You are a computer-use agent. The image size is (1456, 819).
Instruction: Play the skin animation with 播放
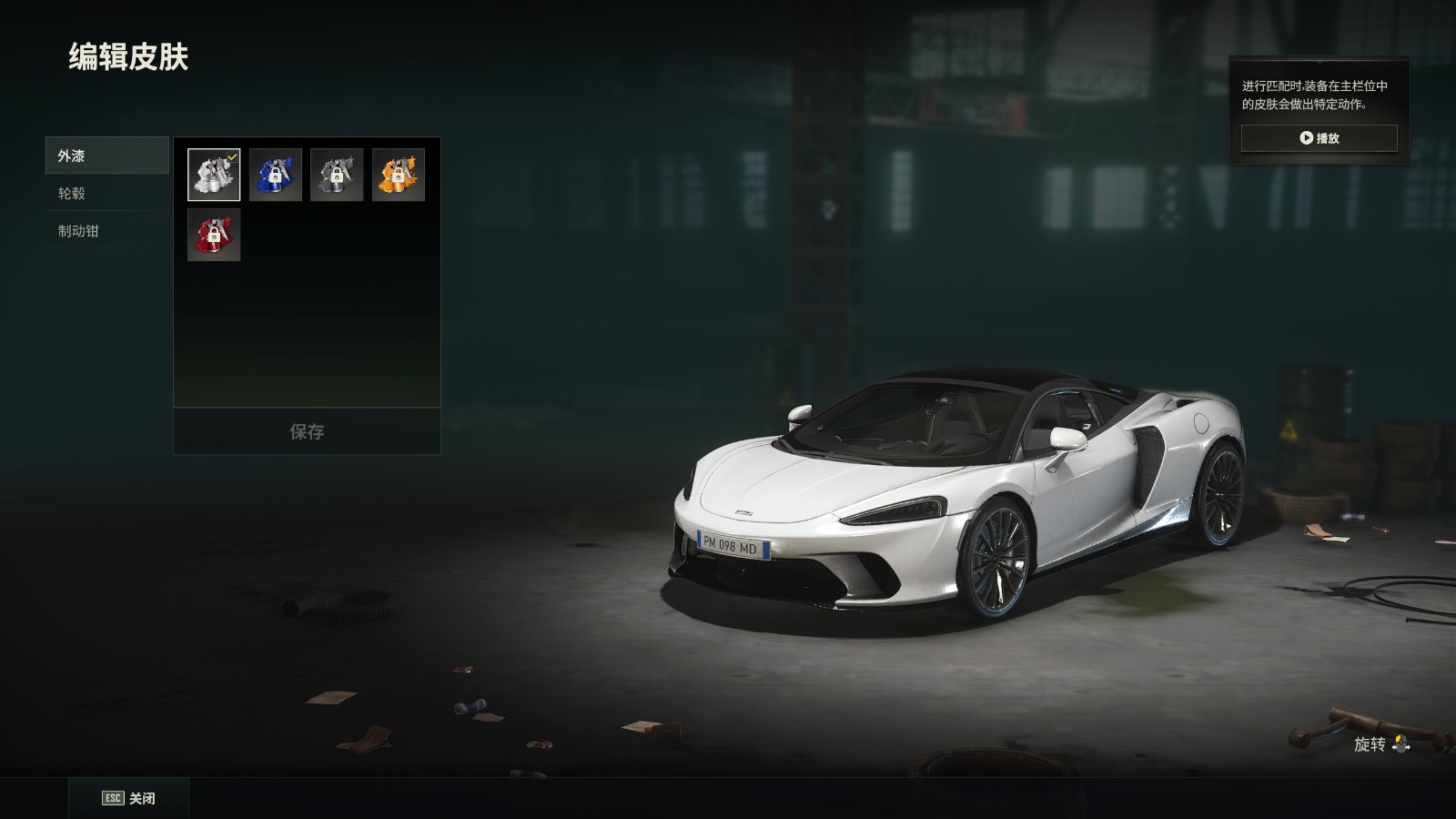tap(1319, 138)
